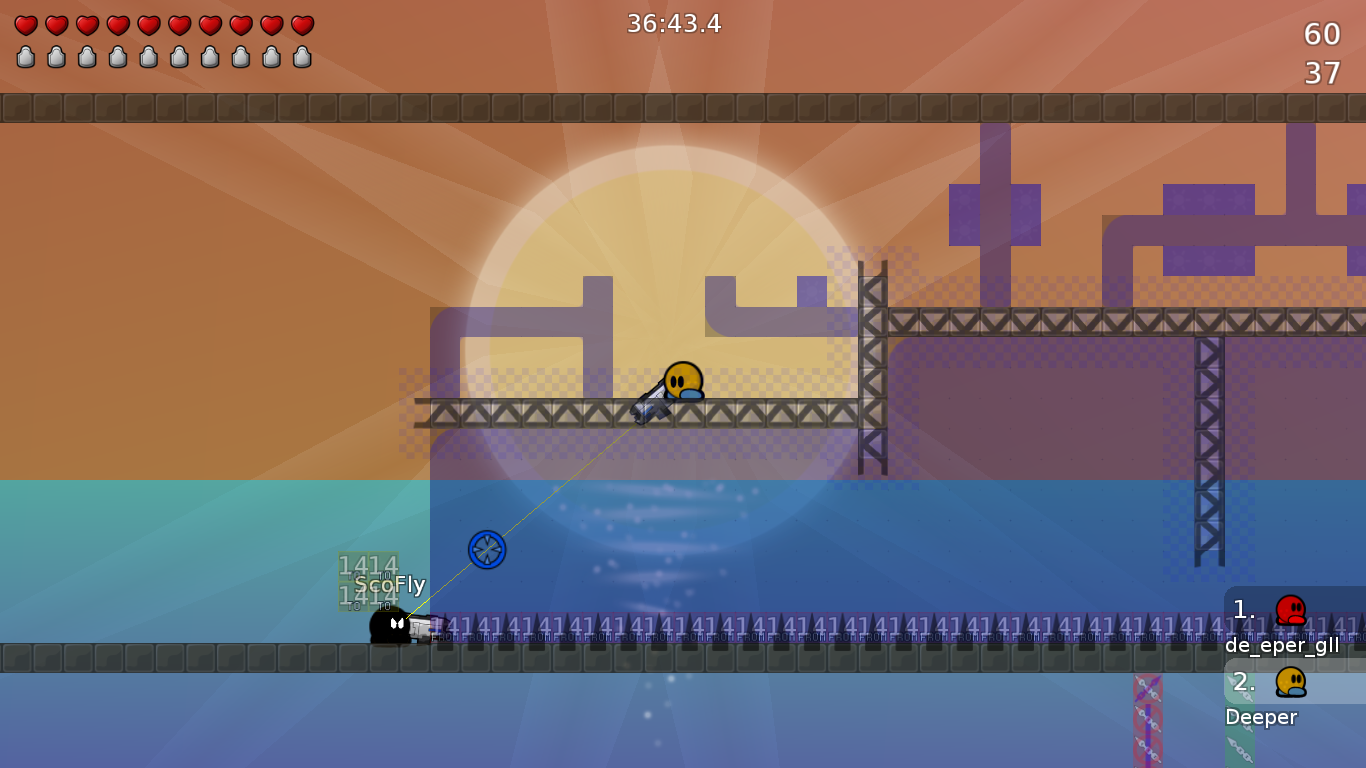This screenshot has width=1366, height=768.
Task: Click the black tee ScoFly to toggle spectate
Action: click(390, 627)
